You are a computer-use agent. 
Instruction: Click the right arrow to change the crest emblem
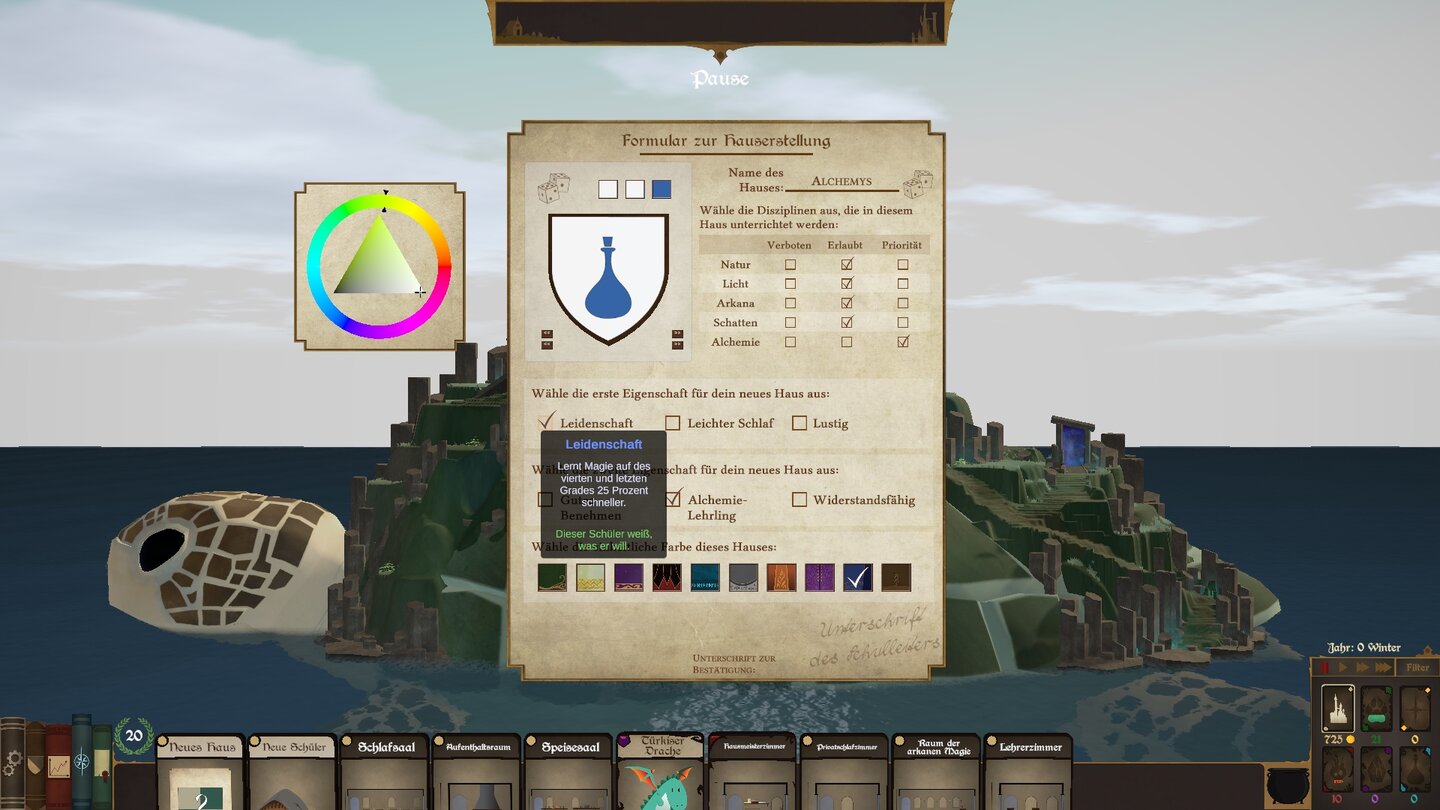coord(678,333)
